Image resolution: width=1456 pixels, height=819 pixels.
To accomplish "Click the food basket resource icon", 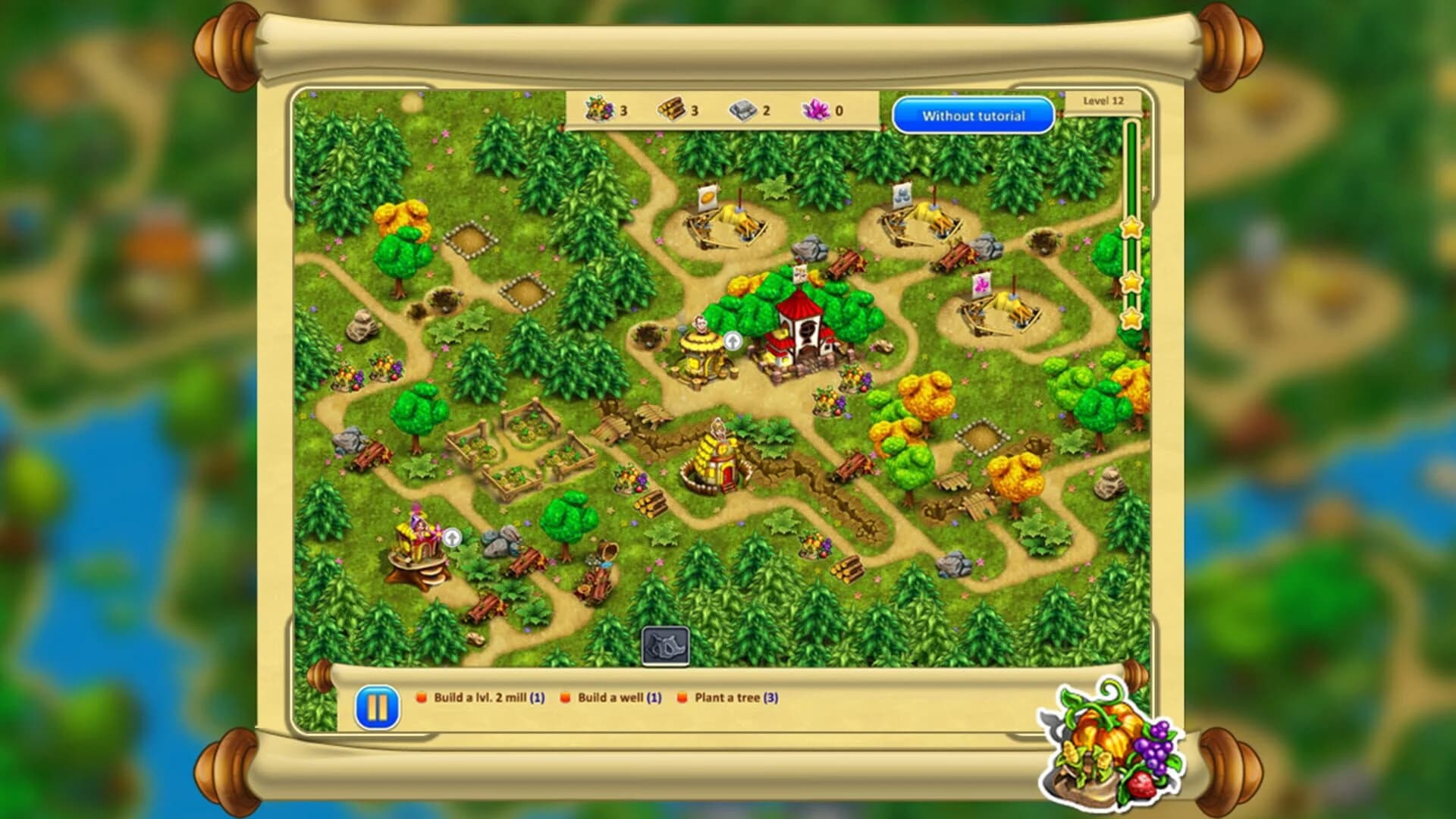I will [x=598, y=109].
